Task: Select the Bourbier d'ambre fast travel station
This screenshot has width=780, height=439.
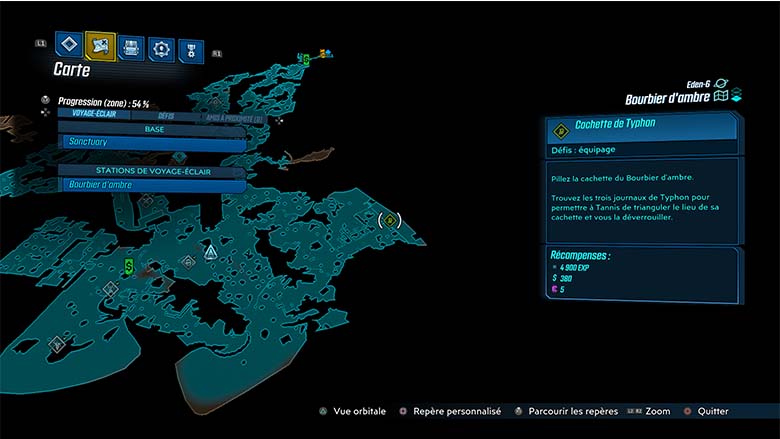Action: 152,185
